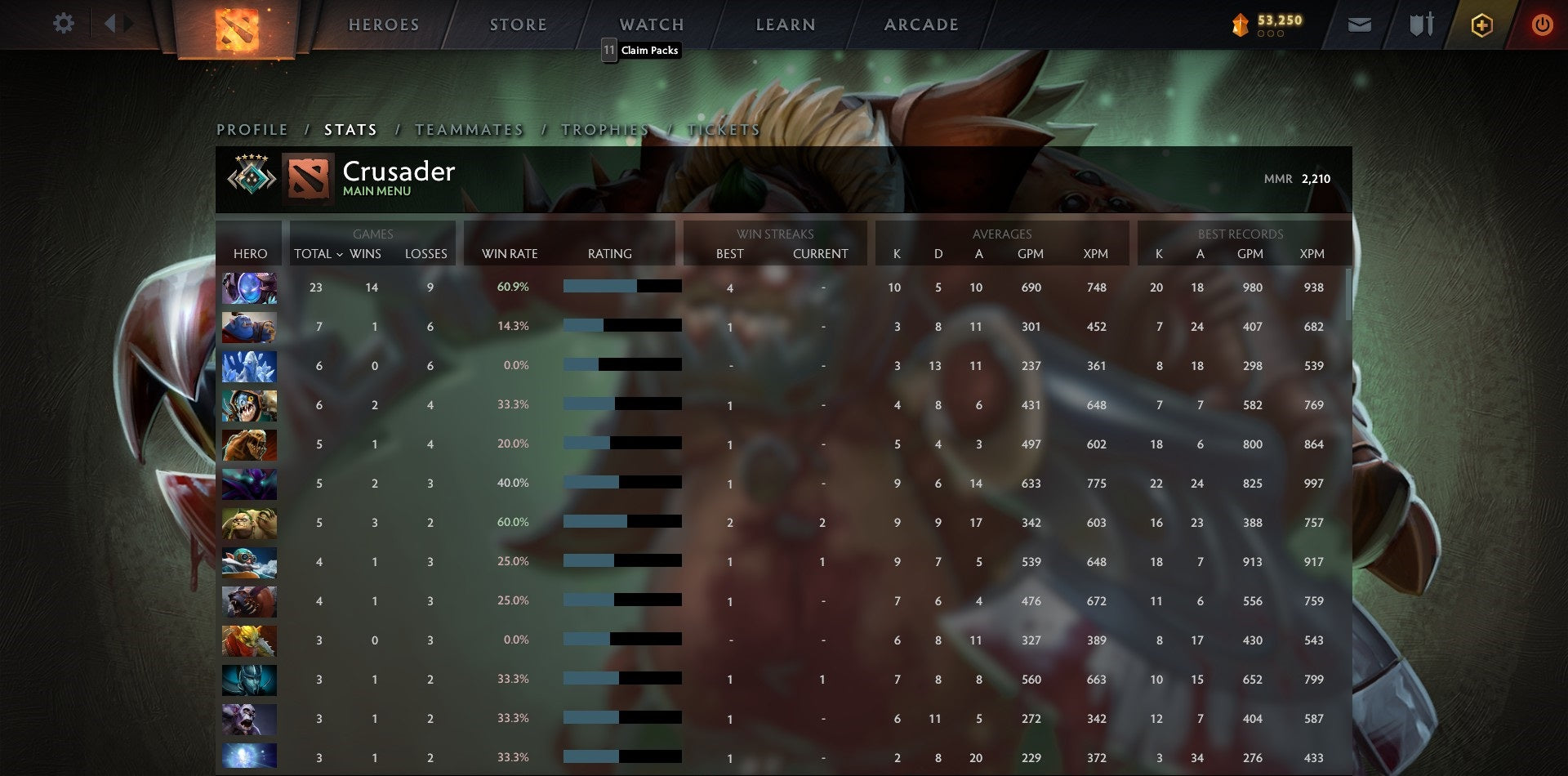Open the settings gear
1568x776 pixels.
(63, 23)
